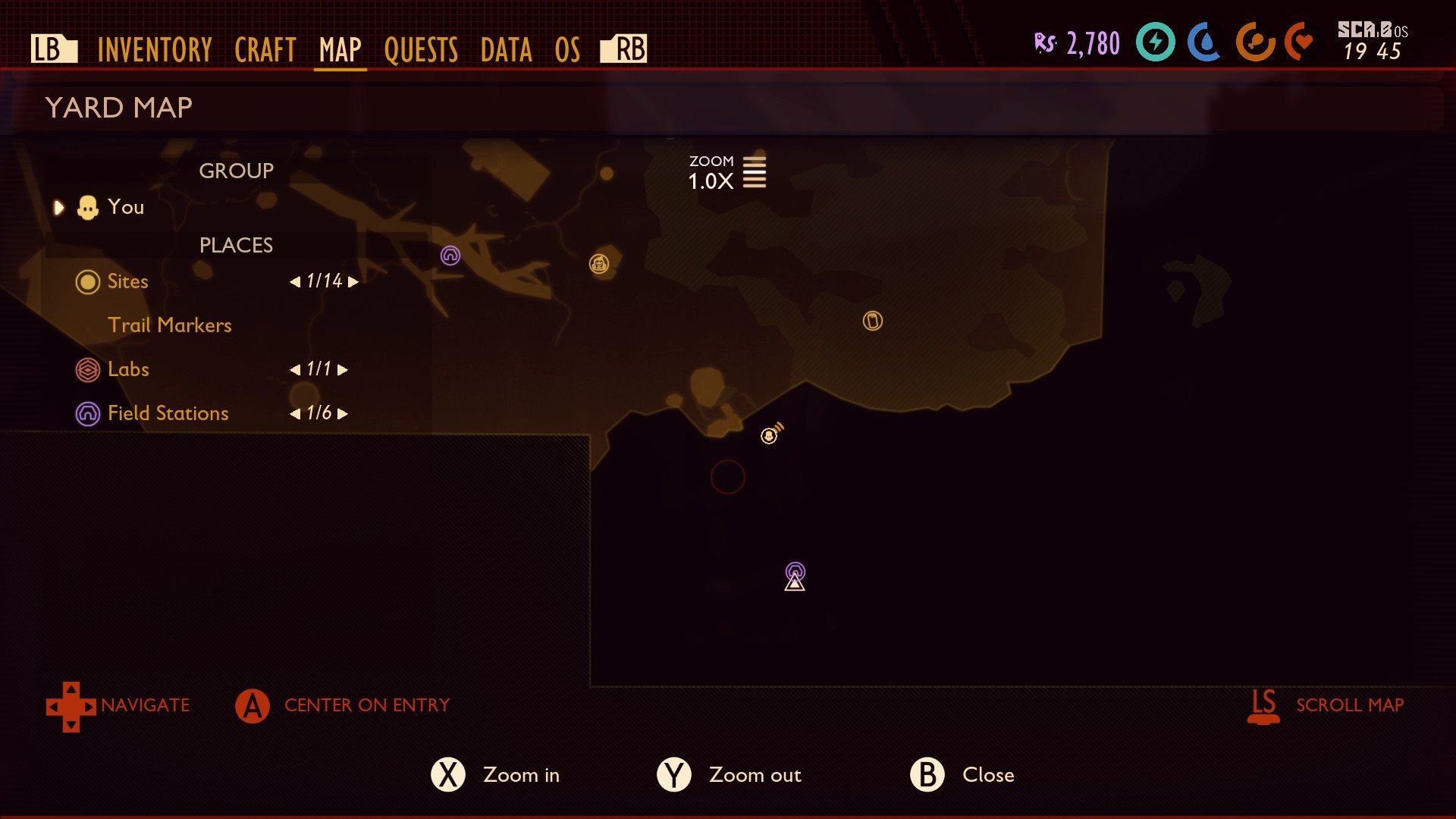Select the Map tab
Viewport: 1456px width, 819px height.
tap(340, 50)
